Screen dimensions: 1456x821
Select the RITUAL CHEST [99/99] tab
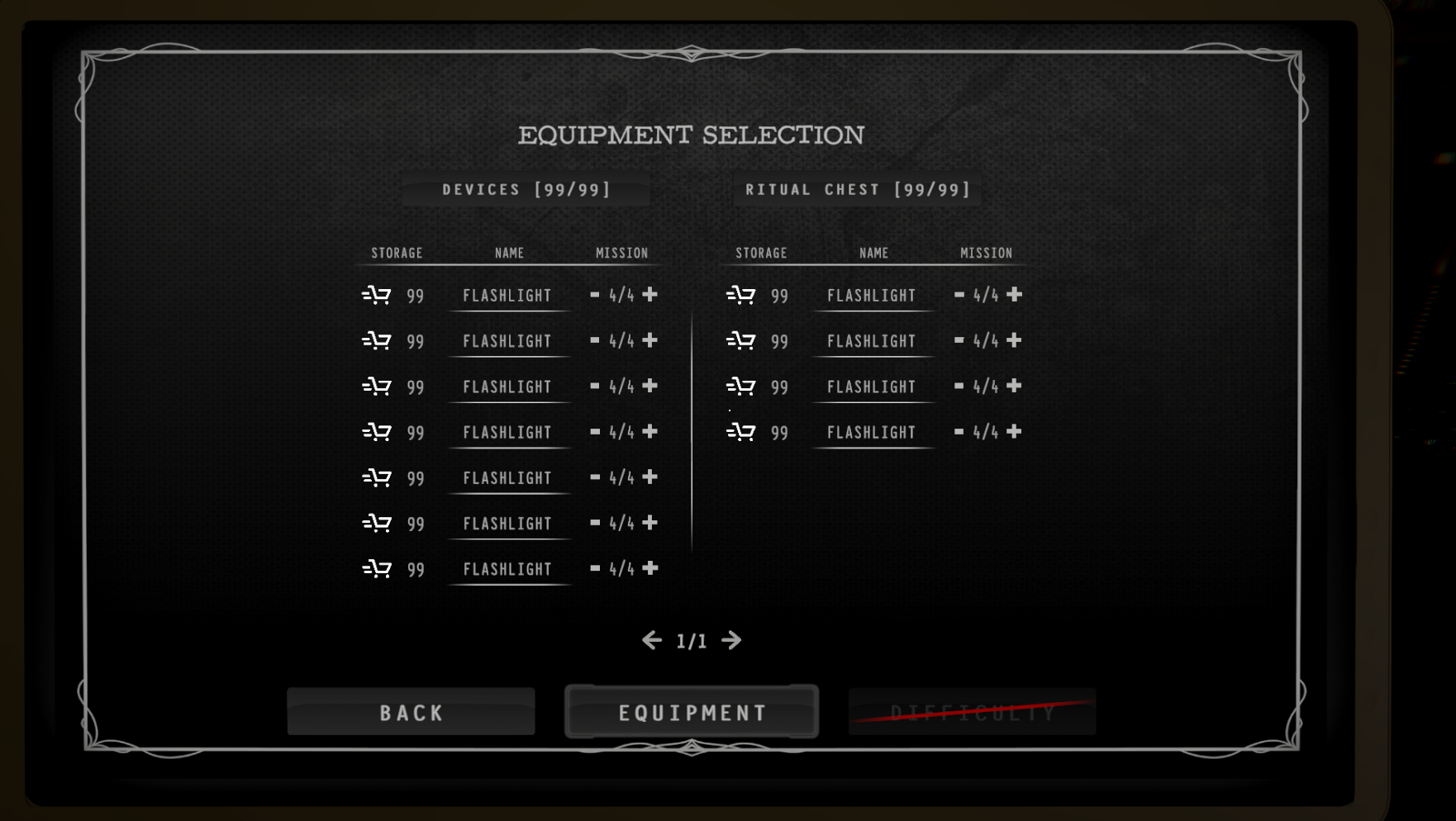click(858, 189)
